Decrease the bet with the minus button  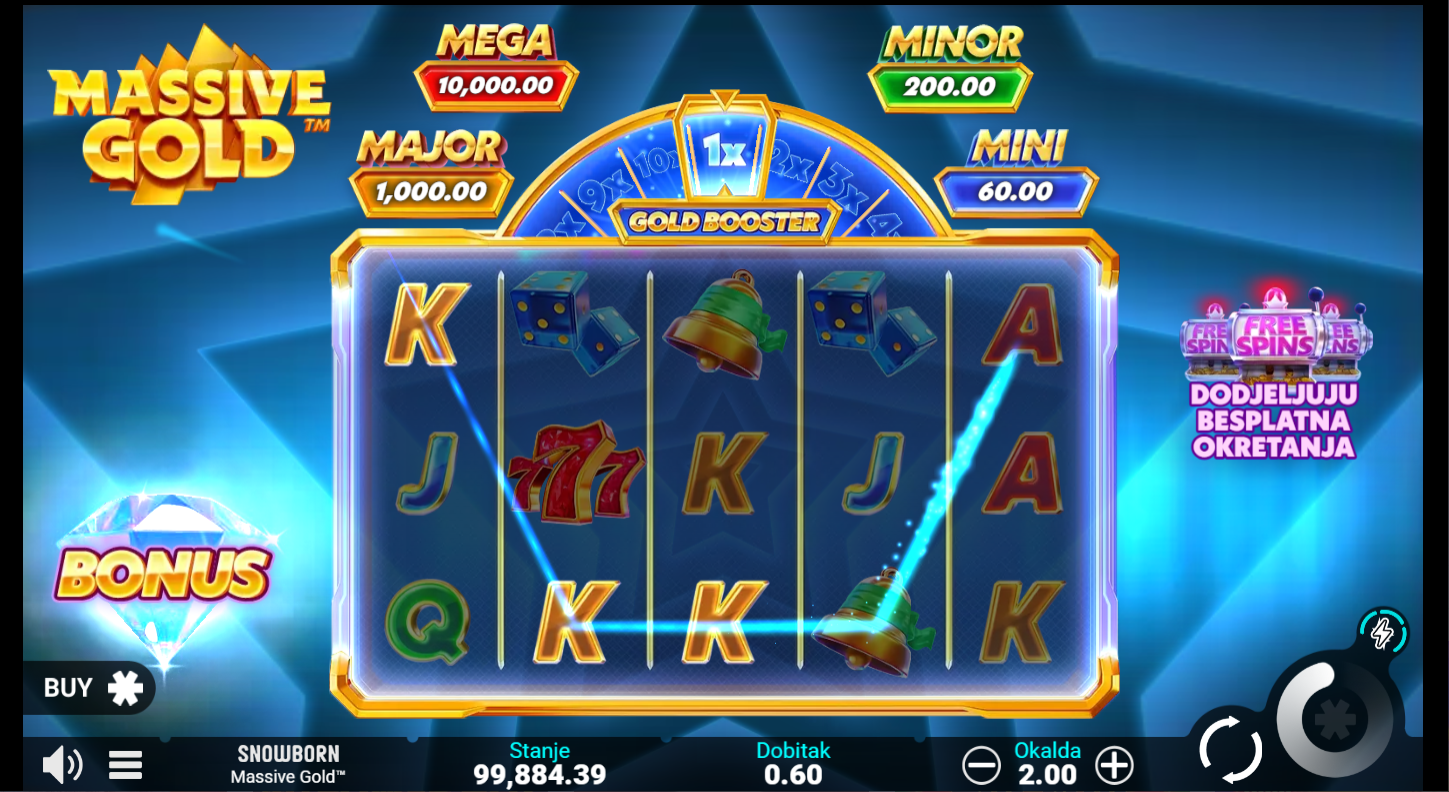pos(981,766)
